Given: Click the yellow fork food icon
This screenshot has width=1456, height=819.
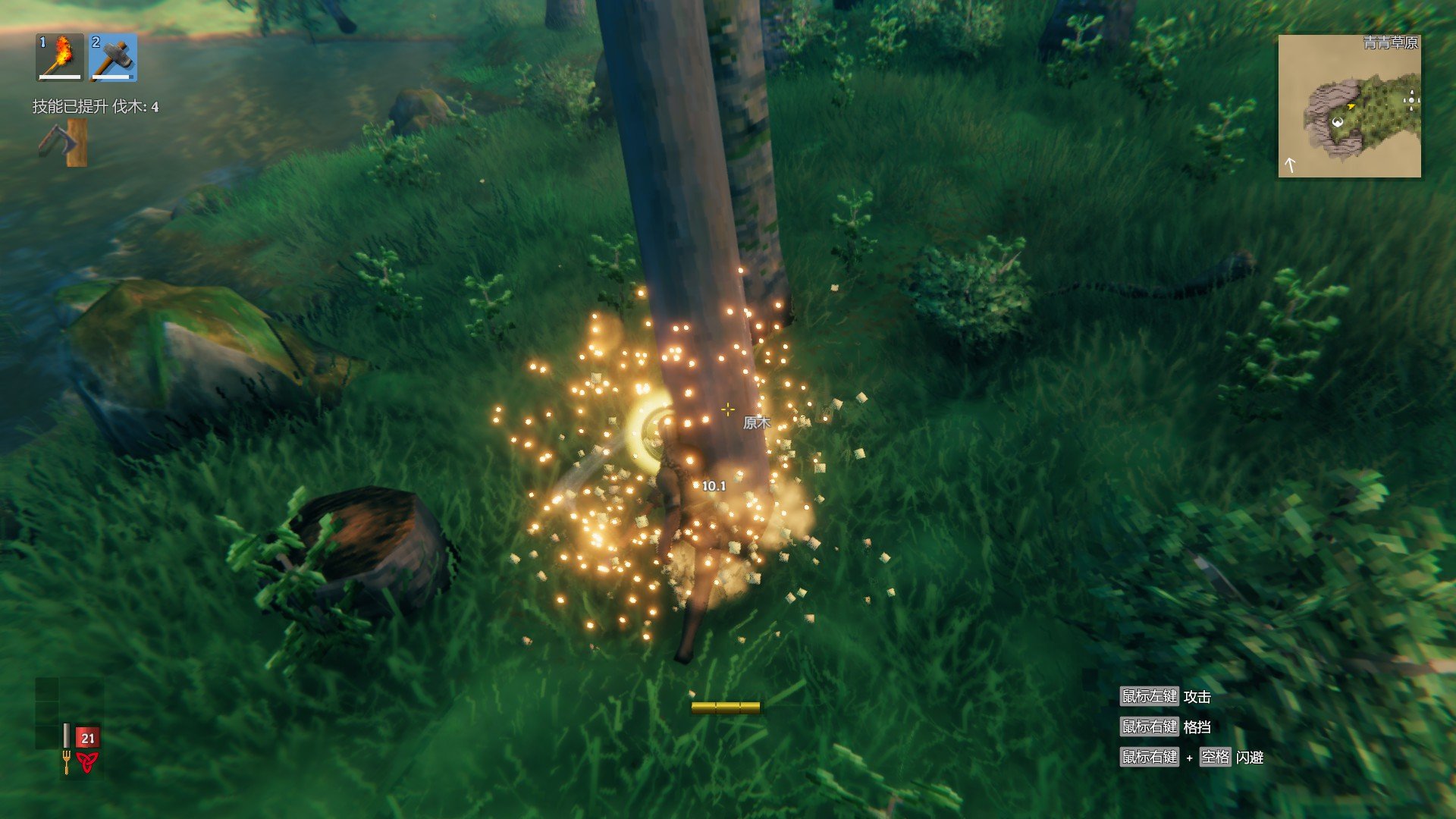Looking at the screenshot, I should (x=67, y=762).
